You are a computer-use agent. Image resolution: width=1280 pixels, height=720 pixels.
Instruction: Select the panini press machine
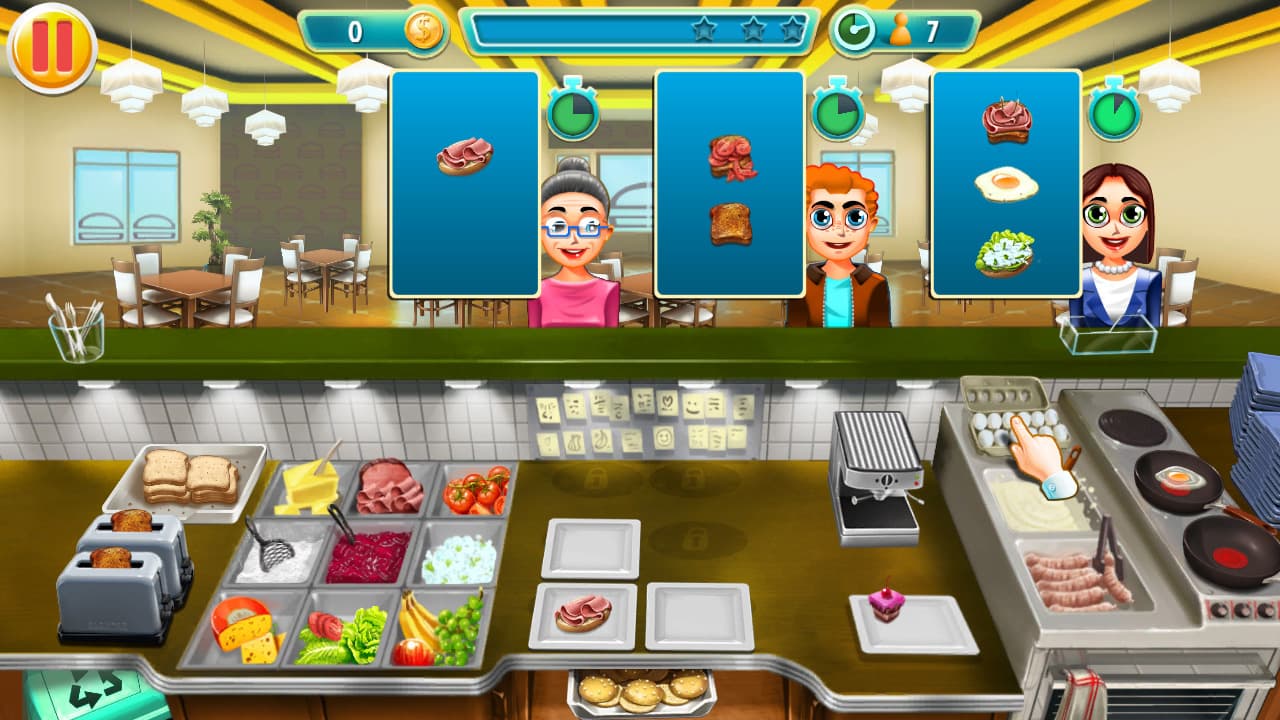(875, 460)
